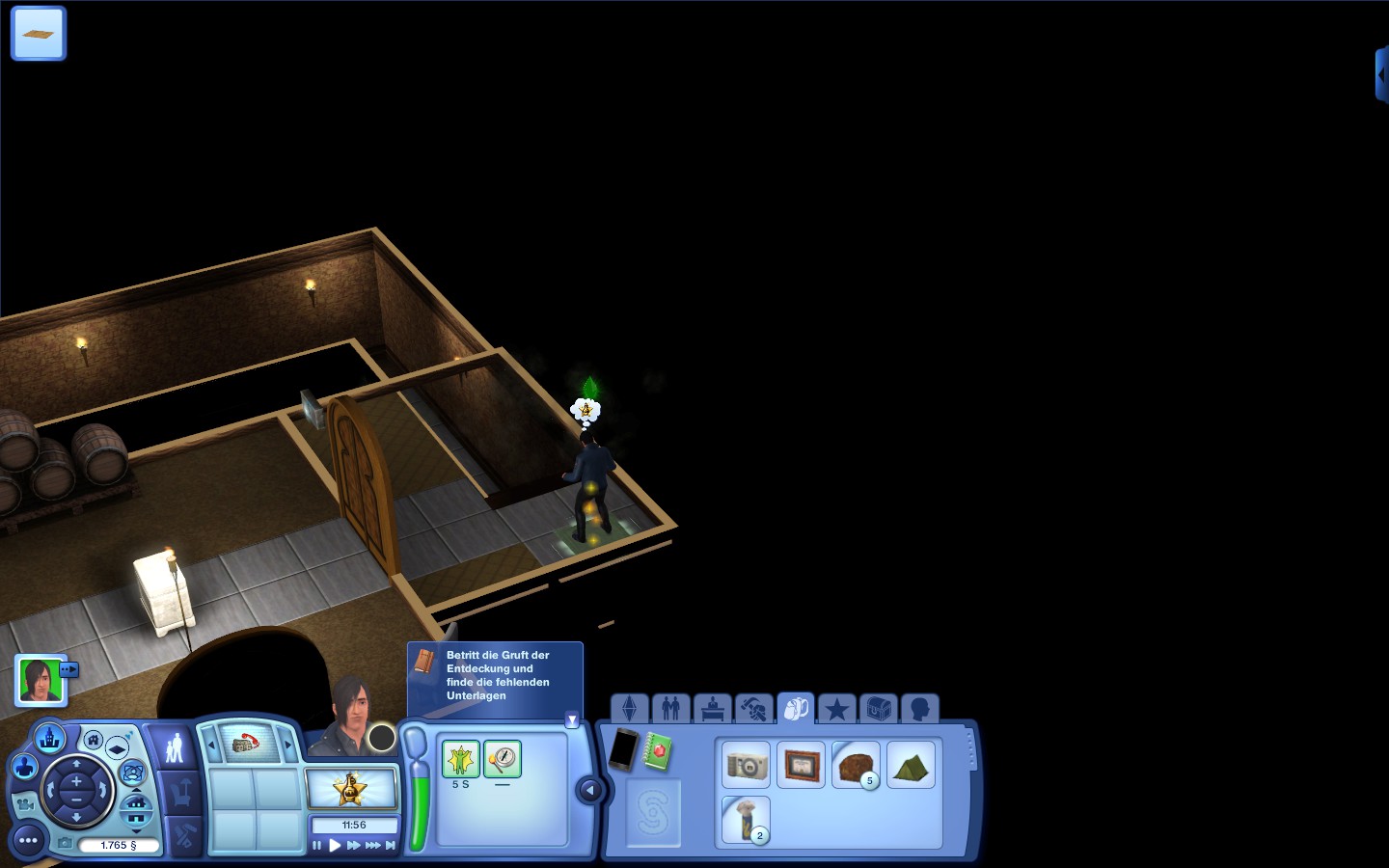
Task: Set game speed to normal play
Action: (x=335, y=846)
